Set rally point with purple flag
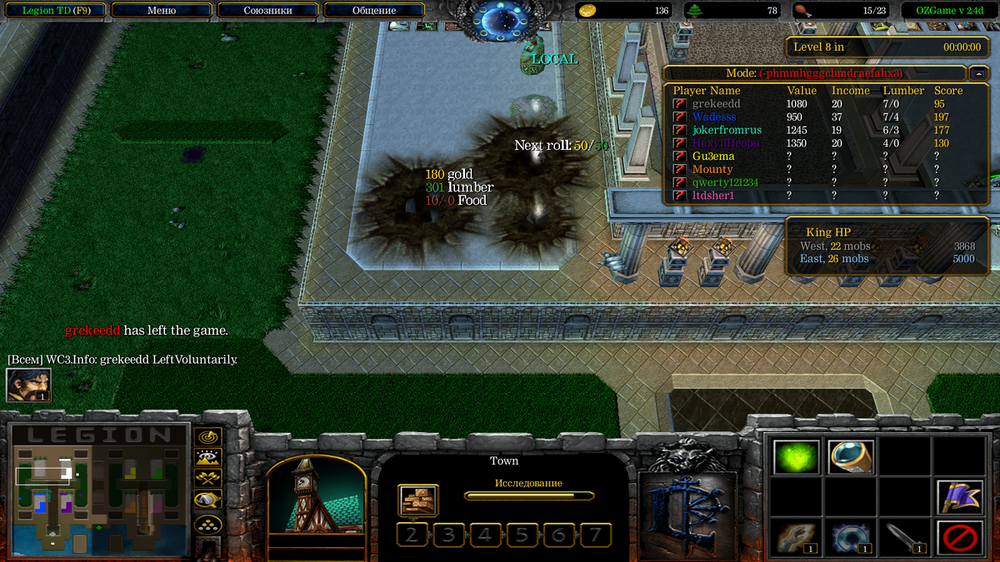 959,497
